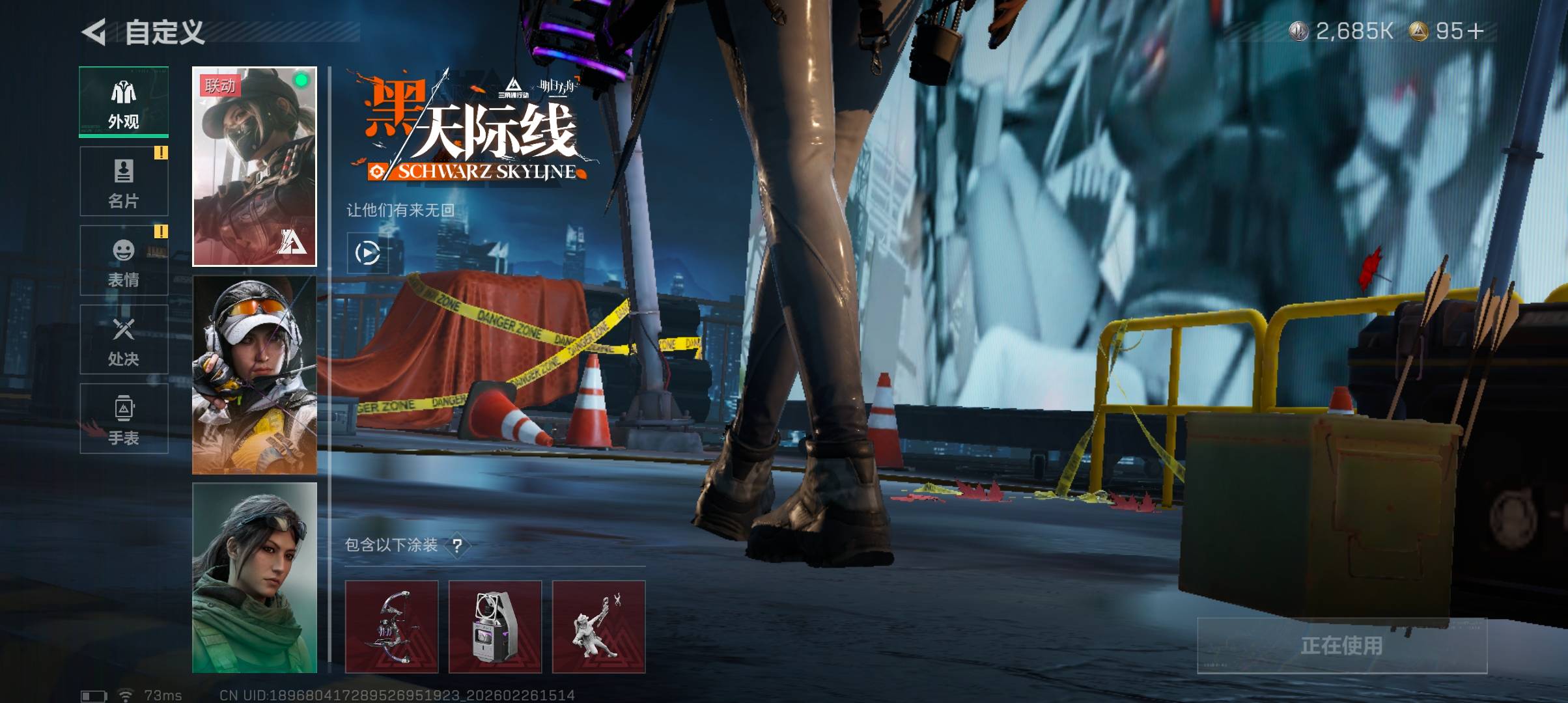The image size is (1568, 703).
Task: View the character action pose item
Action: pyautogui.click(x=598, y=627)
